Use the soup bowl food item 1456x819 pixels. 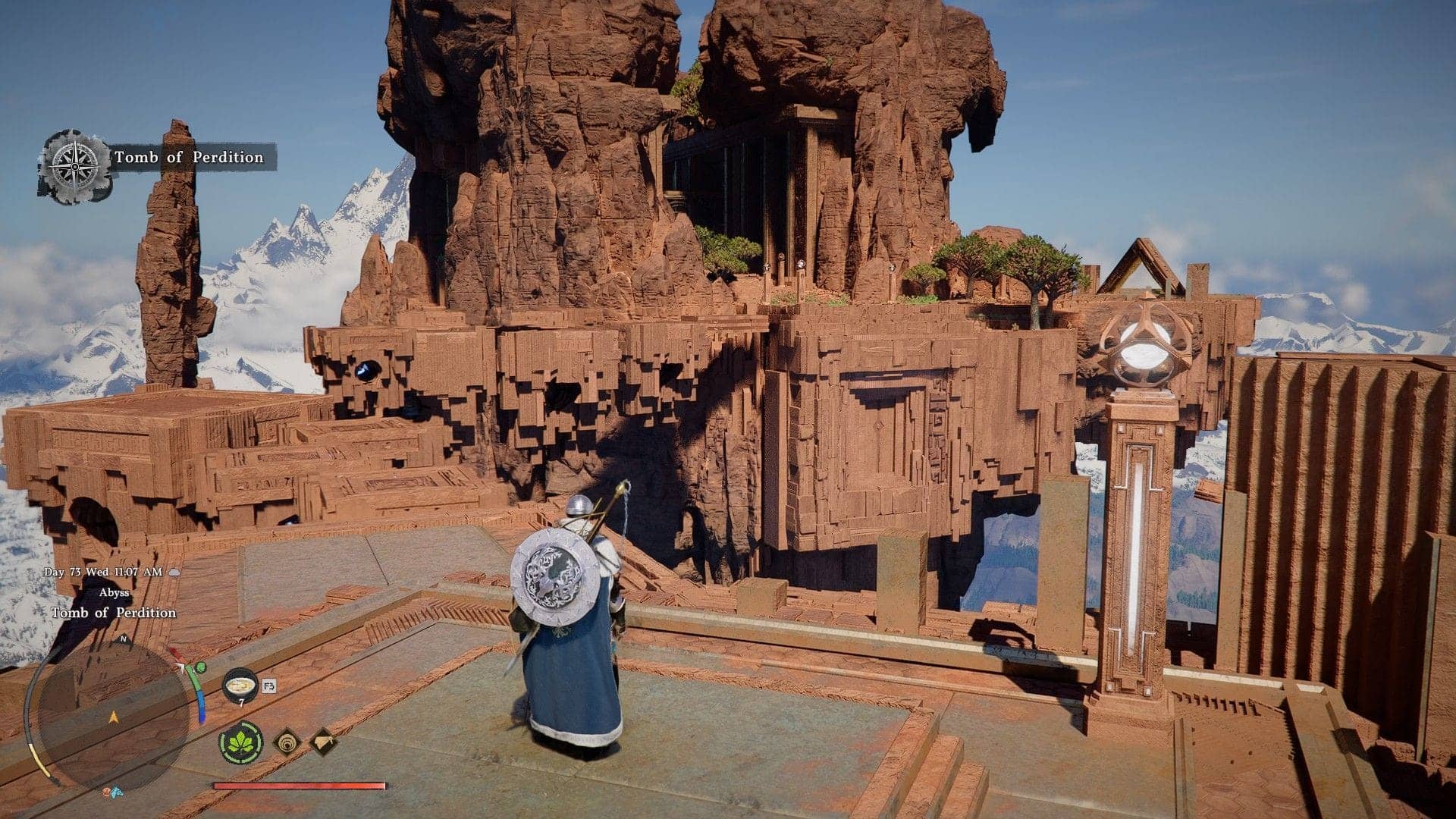coord(240,684)
